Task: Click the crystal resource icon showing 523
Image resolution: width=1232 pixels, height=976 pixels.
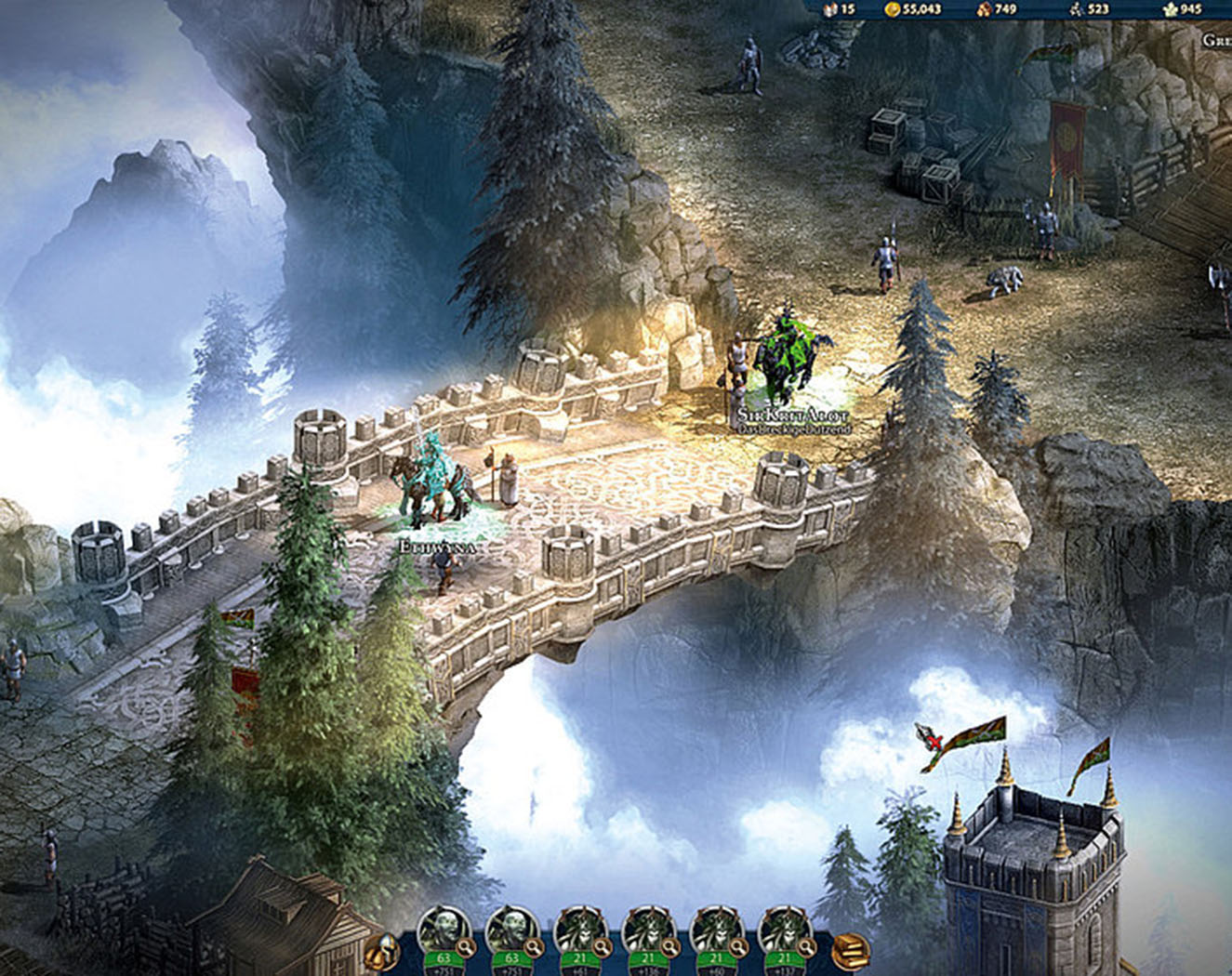Action: pyautogui.click(x=1077, y=9)
